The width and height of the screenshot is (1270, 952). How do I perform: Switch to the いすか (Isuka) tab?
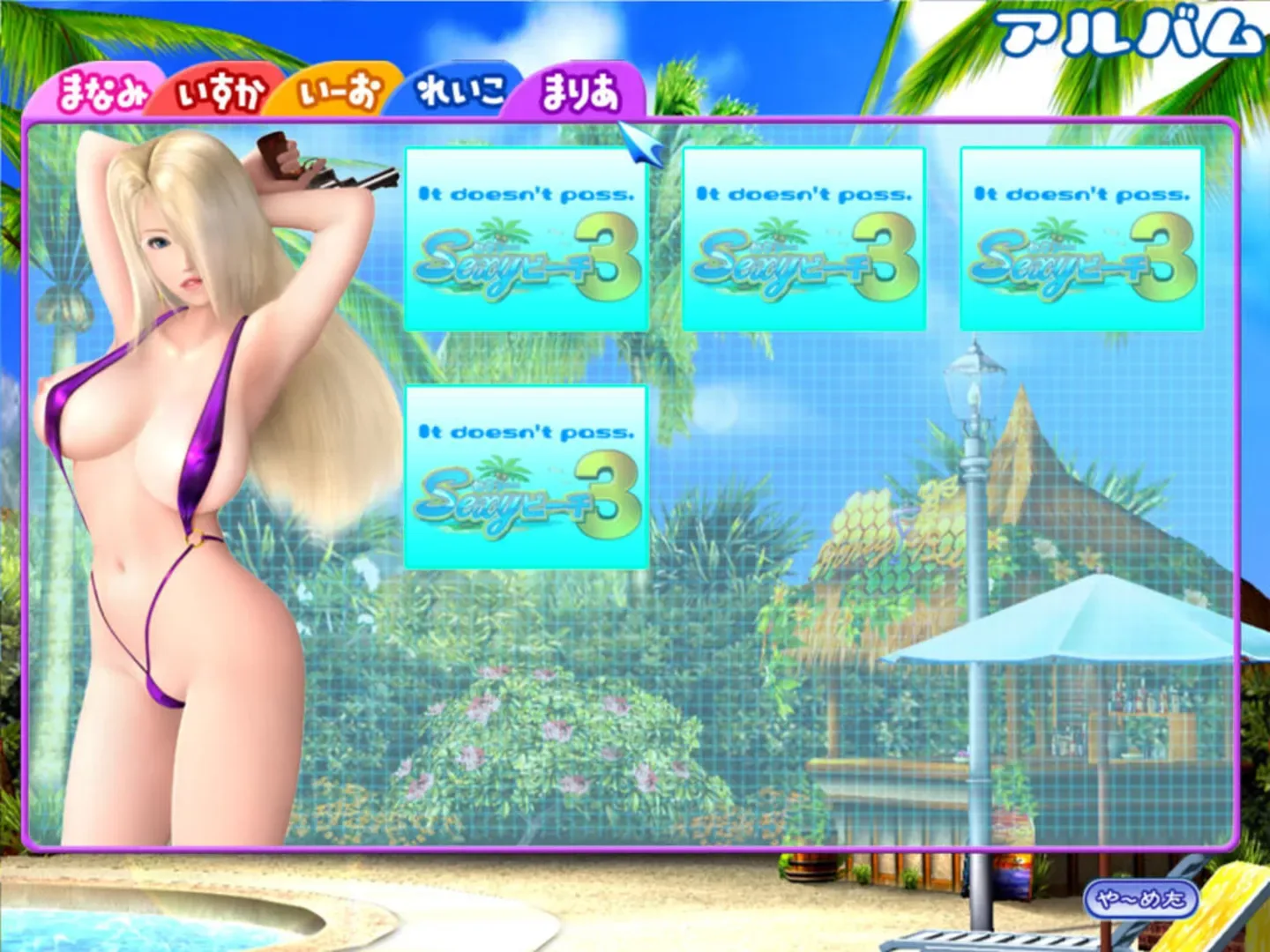[x=220, y=91]
